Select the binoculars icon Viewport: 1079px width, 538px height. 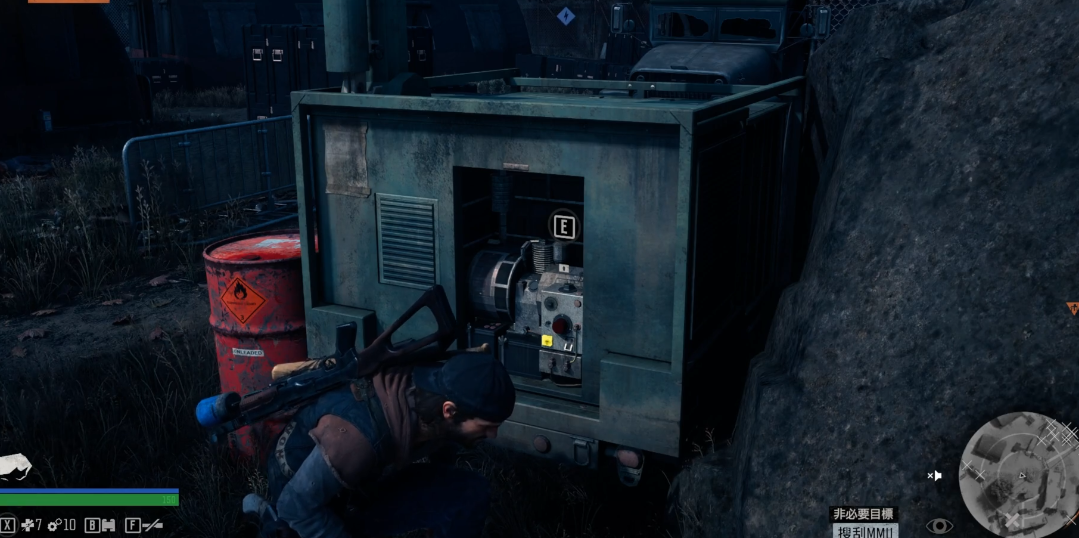(x=107, y=524)
